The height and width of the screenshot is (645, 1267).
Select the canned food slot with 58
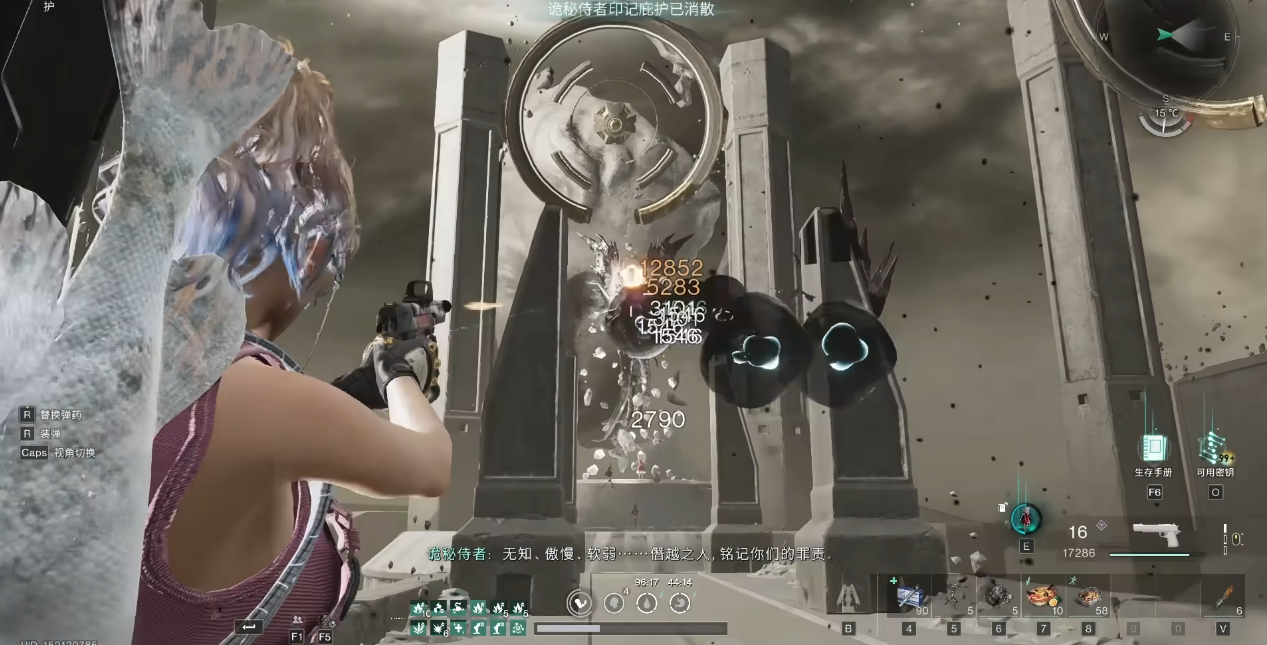tap(1088, 596)
